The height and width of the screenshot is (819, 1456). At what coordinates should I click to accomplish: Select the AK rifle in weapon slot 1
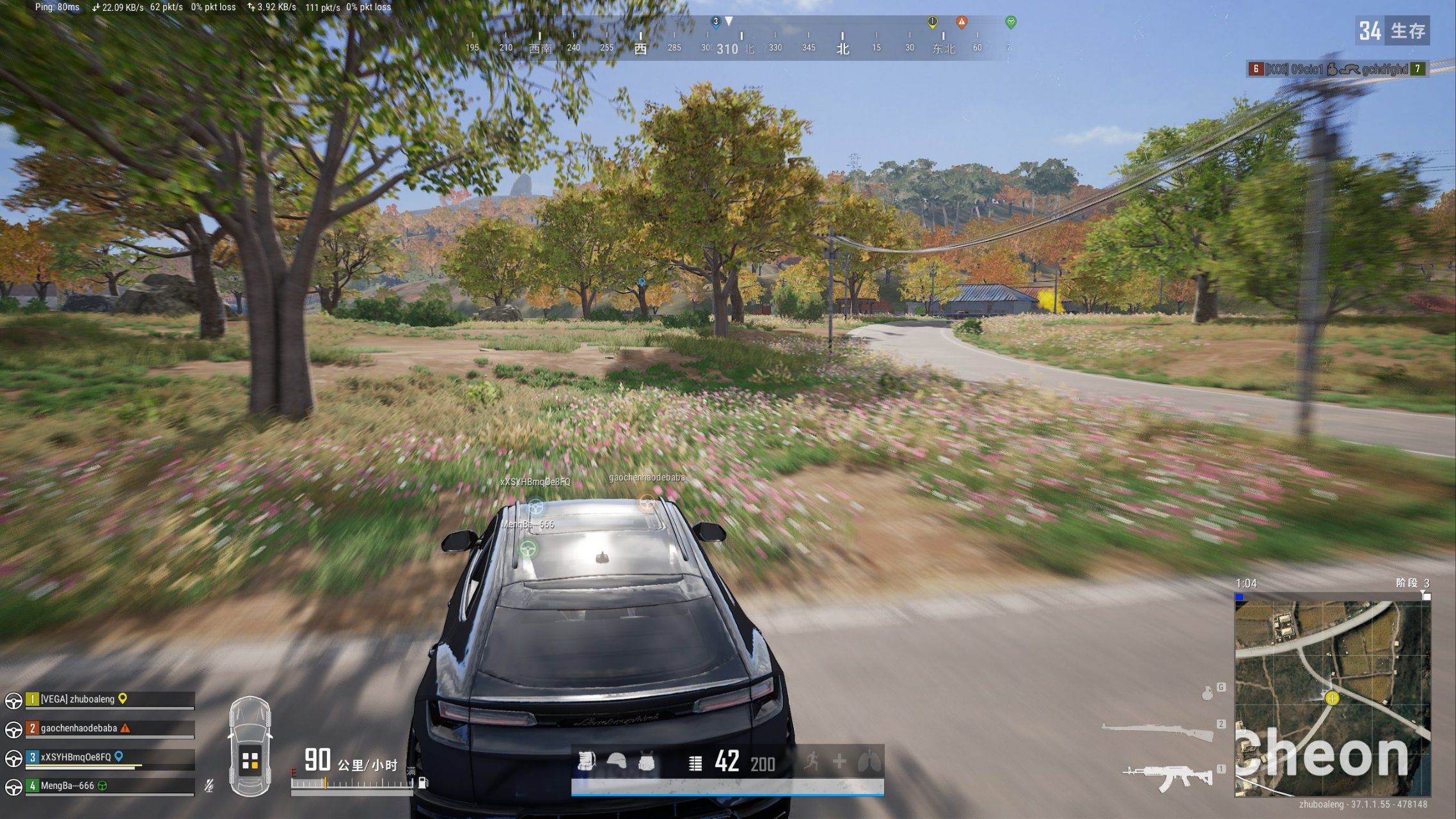(x=1168, y=777)
